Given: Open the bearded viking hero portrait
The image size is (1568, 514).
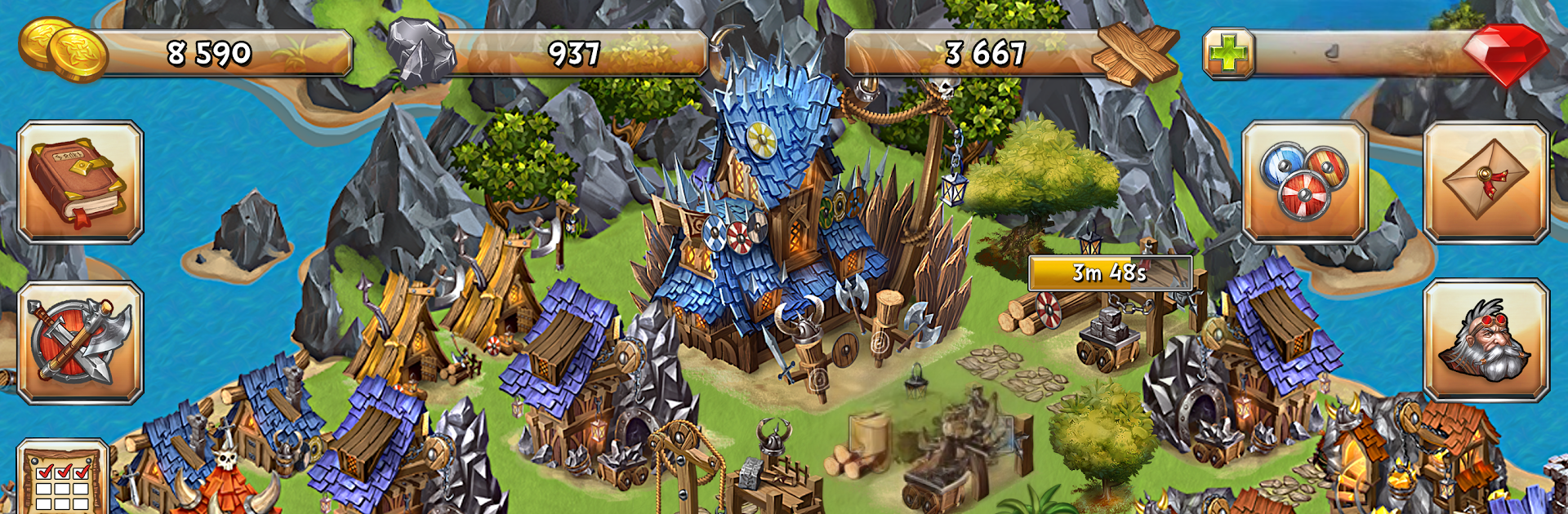Looking at the screenshot, I should 1486,340.
